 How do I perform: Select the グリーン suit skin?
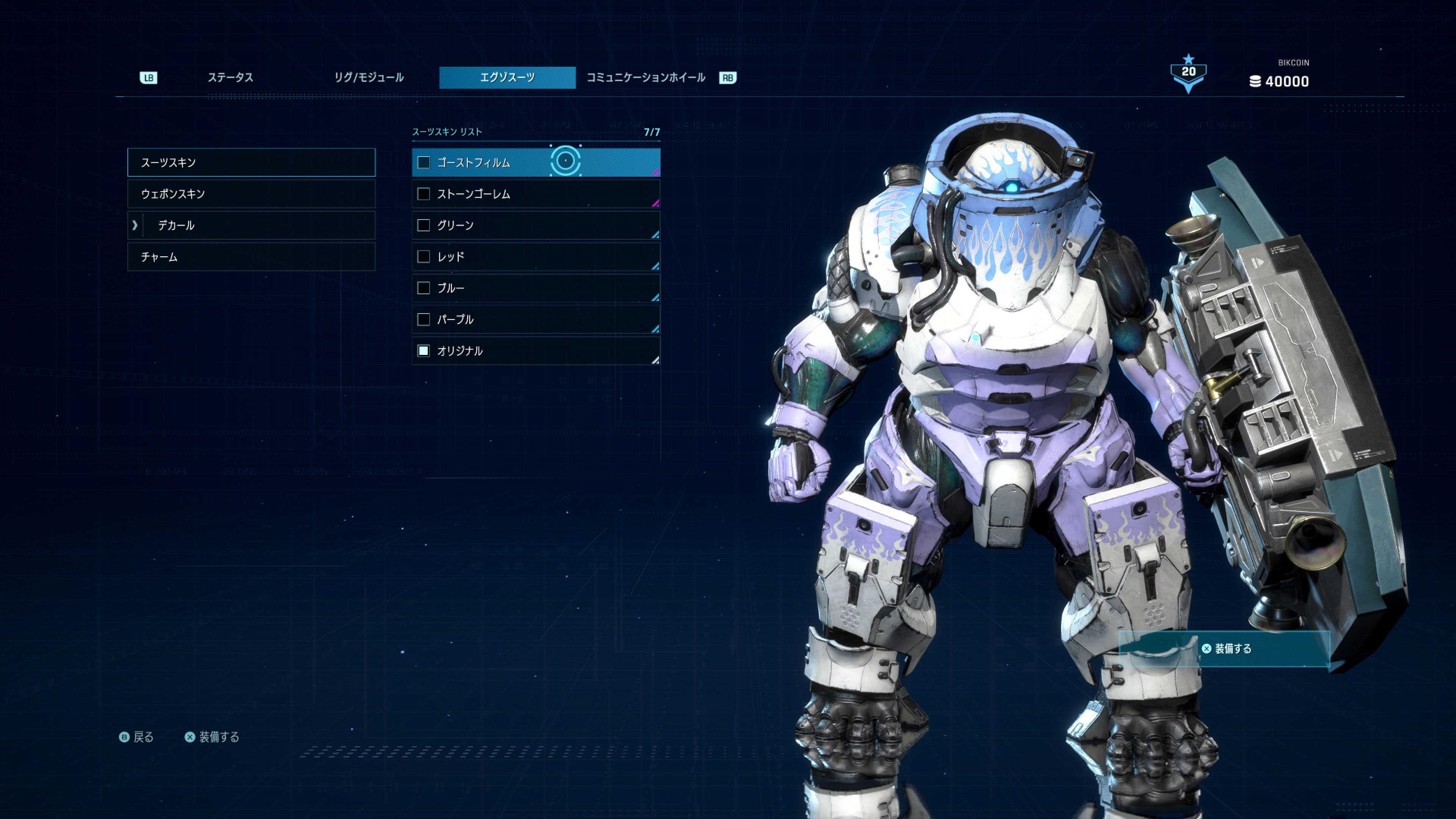click(x=535, y=226)
